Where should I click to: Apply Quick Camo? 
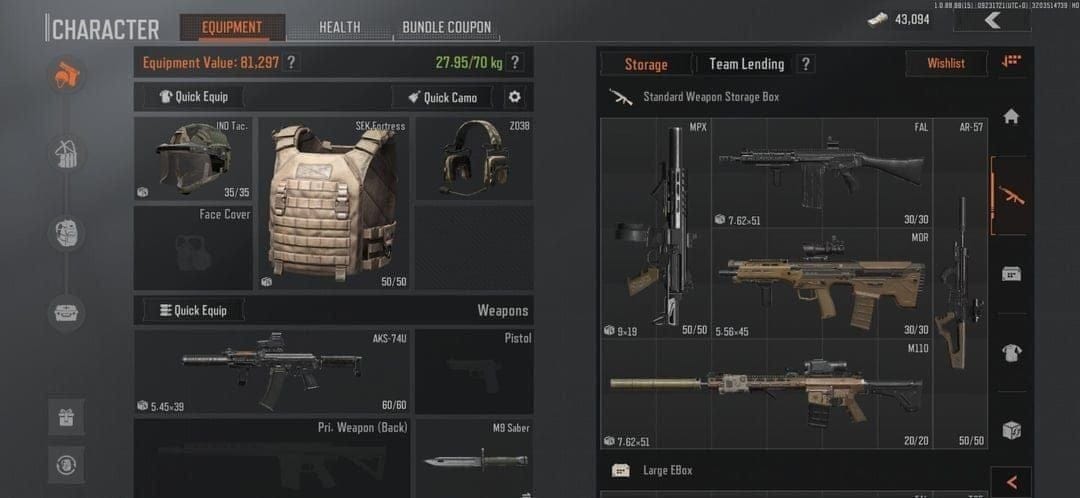[x=442, y=97]
